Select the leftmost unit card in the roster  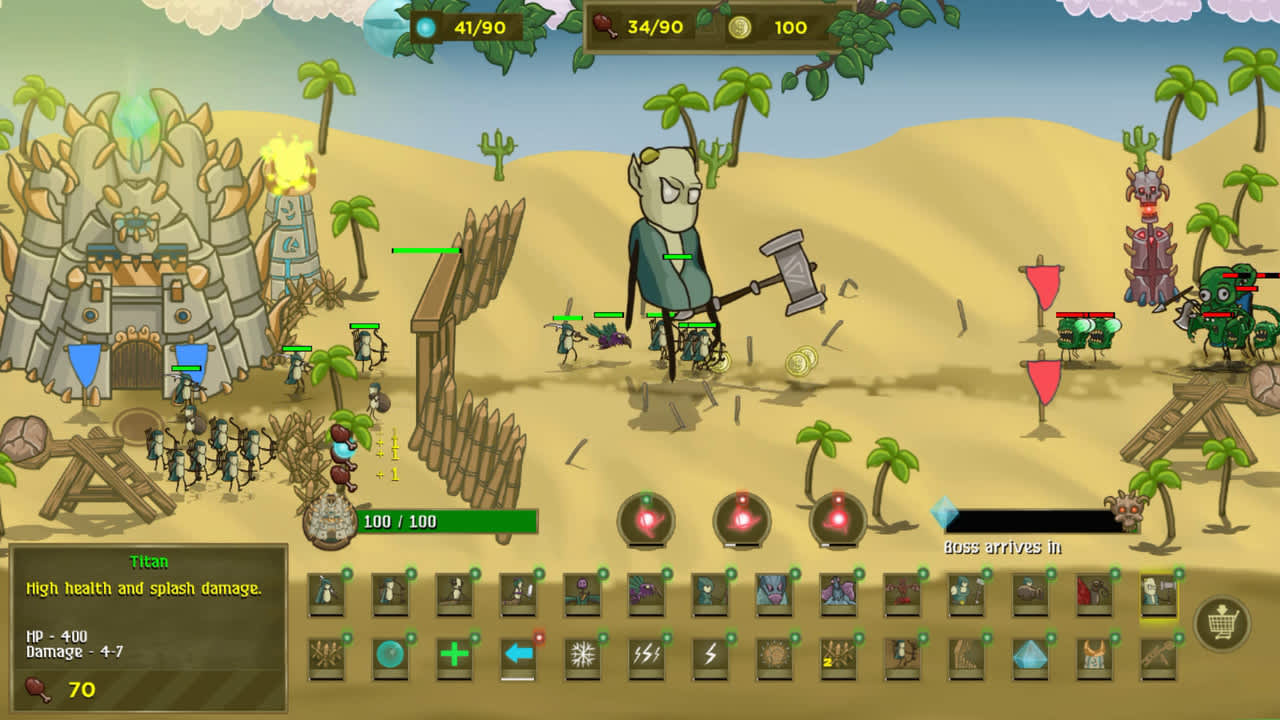click(325, 595)
